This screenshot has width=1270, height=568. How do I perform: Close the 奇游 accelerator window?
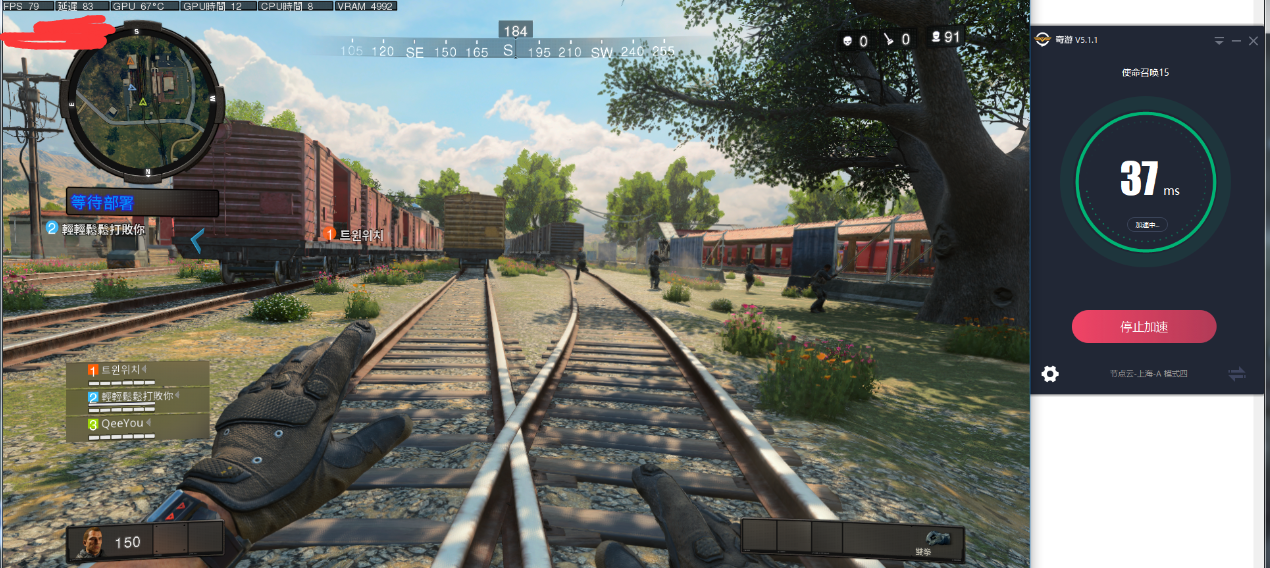tap(1253, 41)
